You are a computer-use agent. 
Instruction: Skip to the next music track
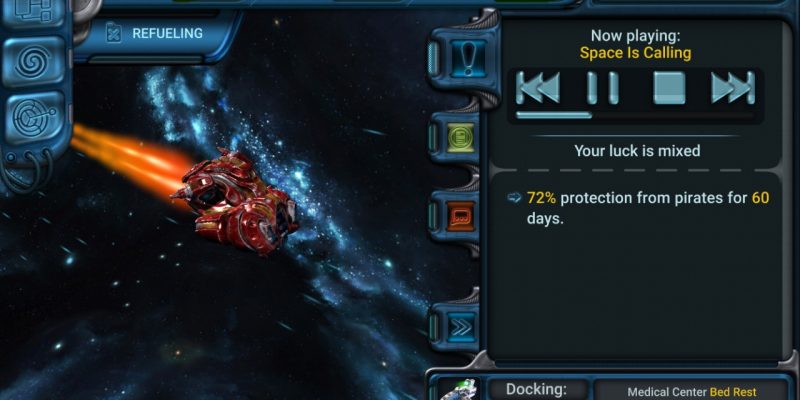coord(732,88)
